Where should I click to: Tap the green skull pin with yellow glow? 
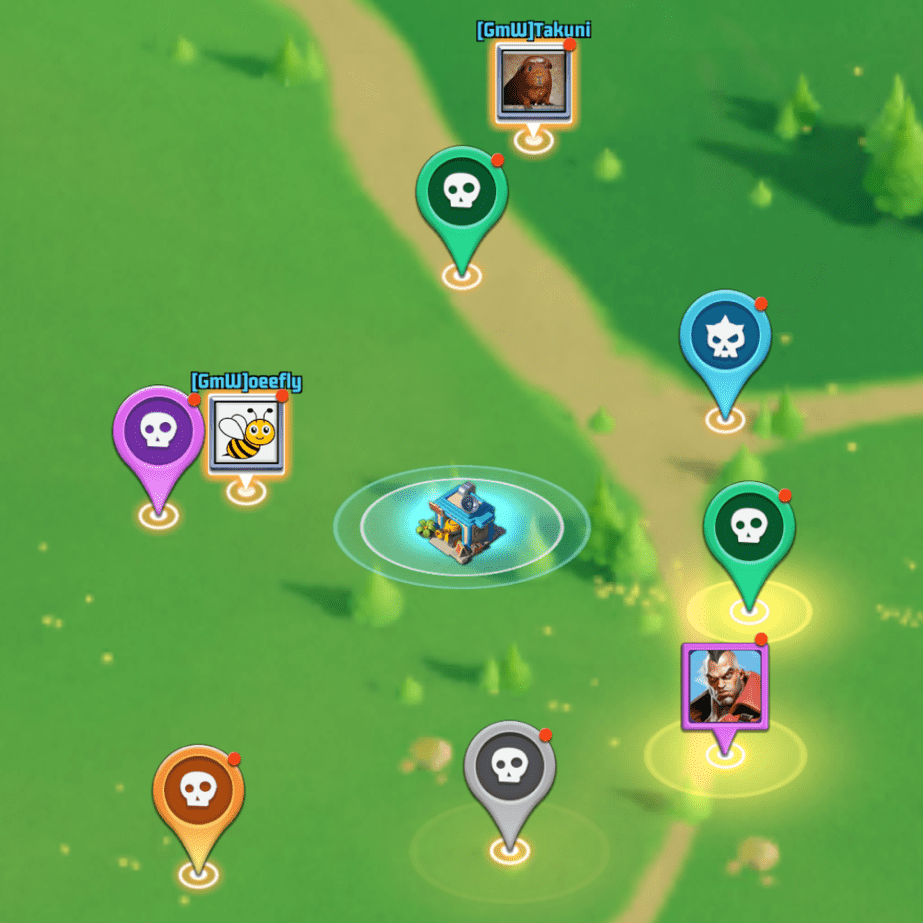click(x=748, y=528)
